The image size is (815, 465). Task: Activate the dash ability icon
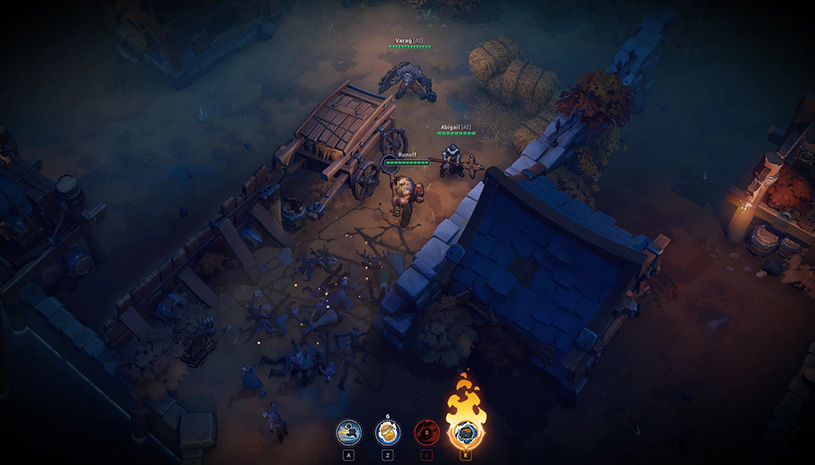349,432
